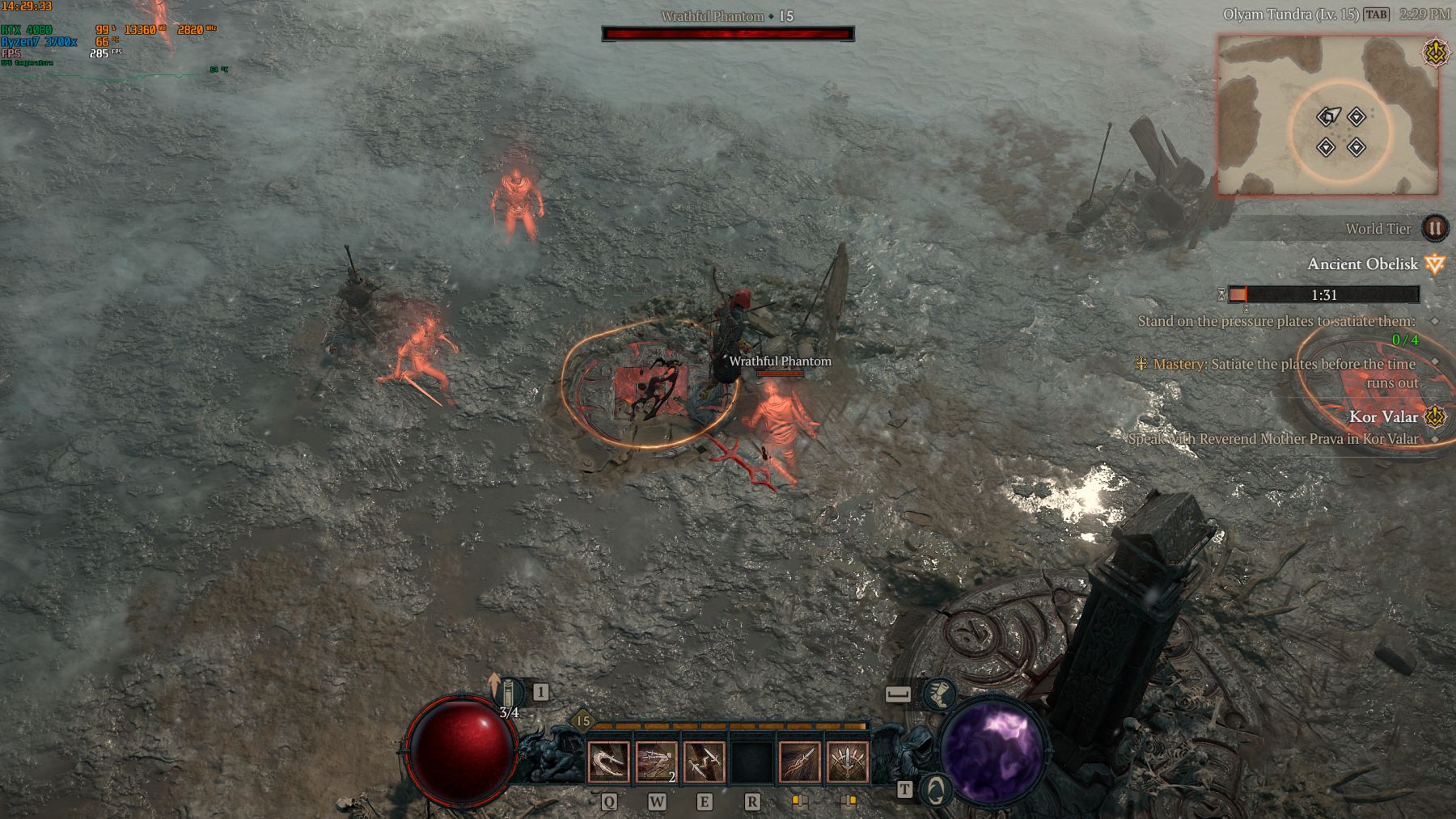Click the quest marker icon on minimap corner
The height and width of the screenshot is (819, 1456).
point(1435,53)
